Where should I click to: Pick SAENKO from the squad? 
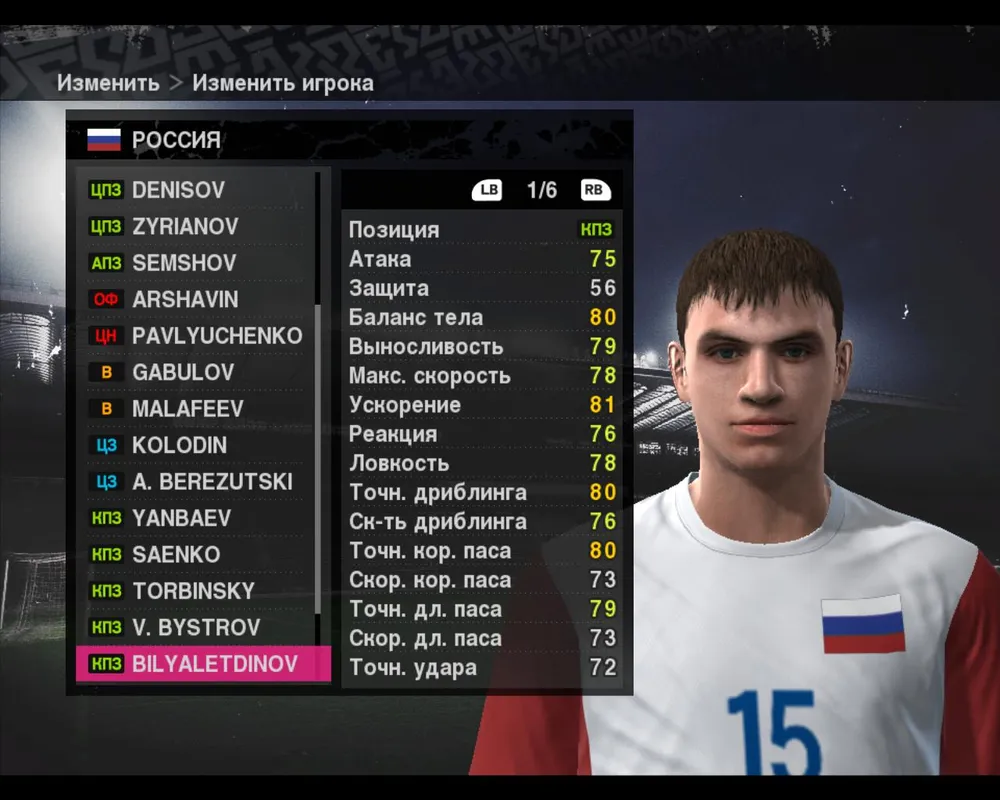(x=200, y=554)
